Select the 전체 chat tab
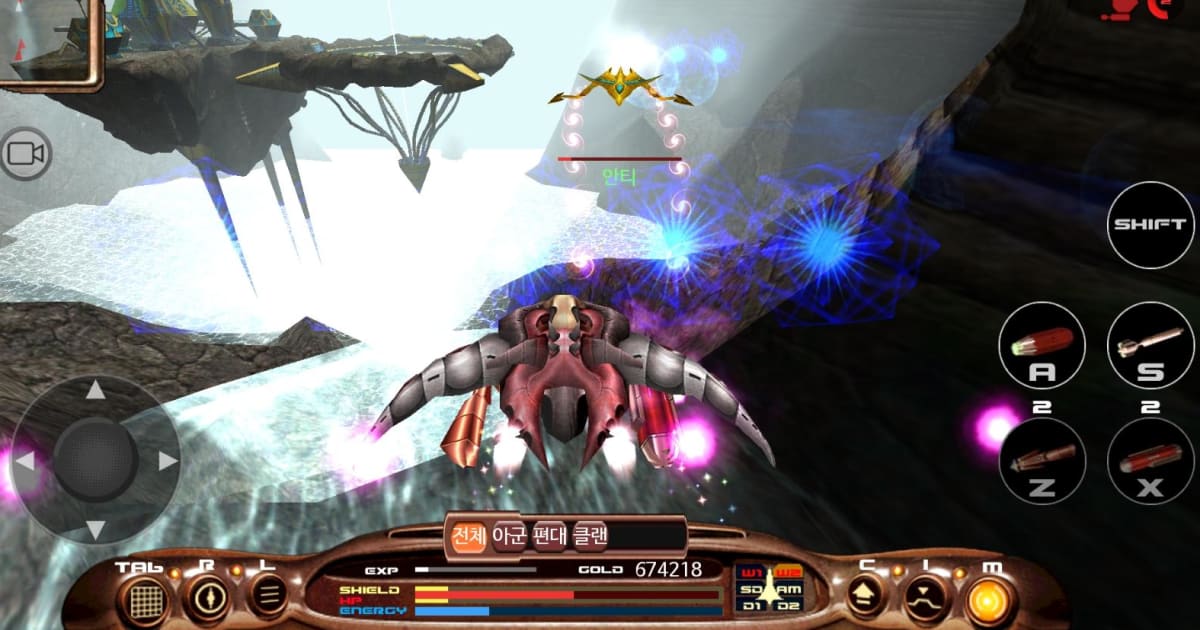Screen dimensions: 1200x630 (x=467, y=536)
